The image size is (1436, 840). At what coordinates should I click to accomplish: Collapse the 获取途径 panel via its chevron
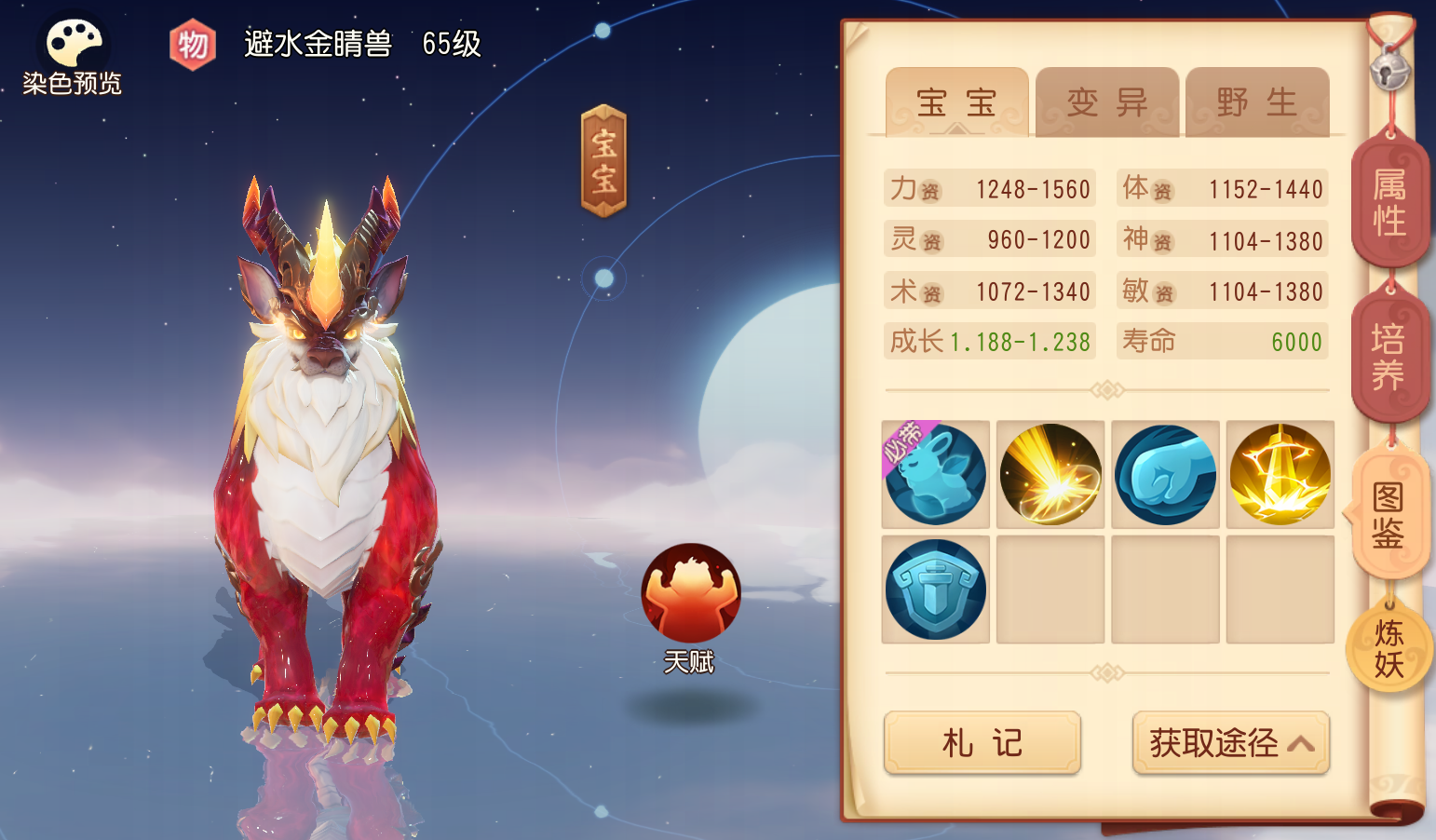(1302, 744)
